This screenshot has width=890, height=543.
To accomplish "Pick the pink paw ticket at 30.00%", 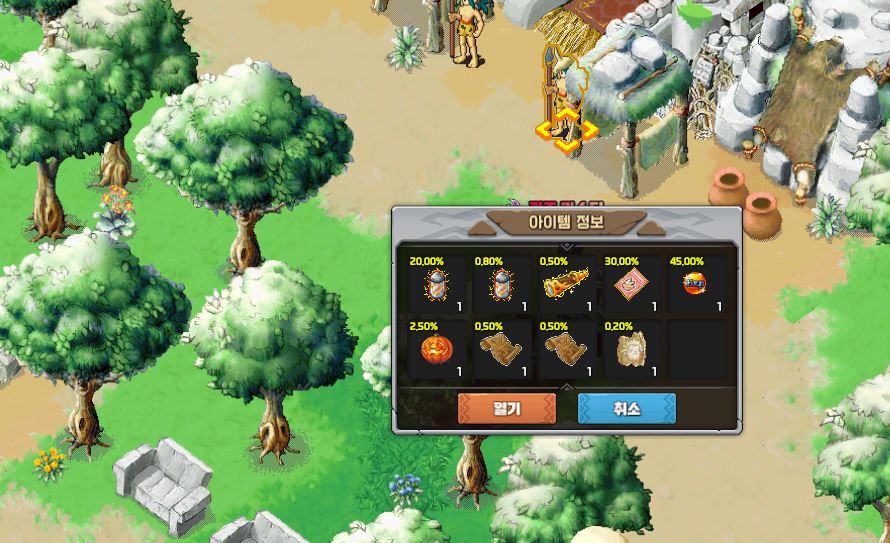I will 629,285.
